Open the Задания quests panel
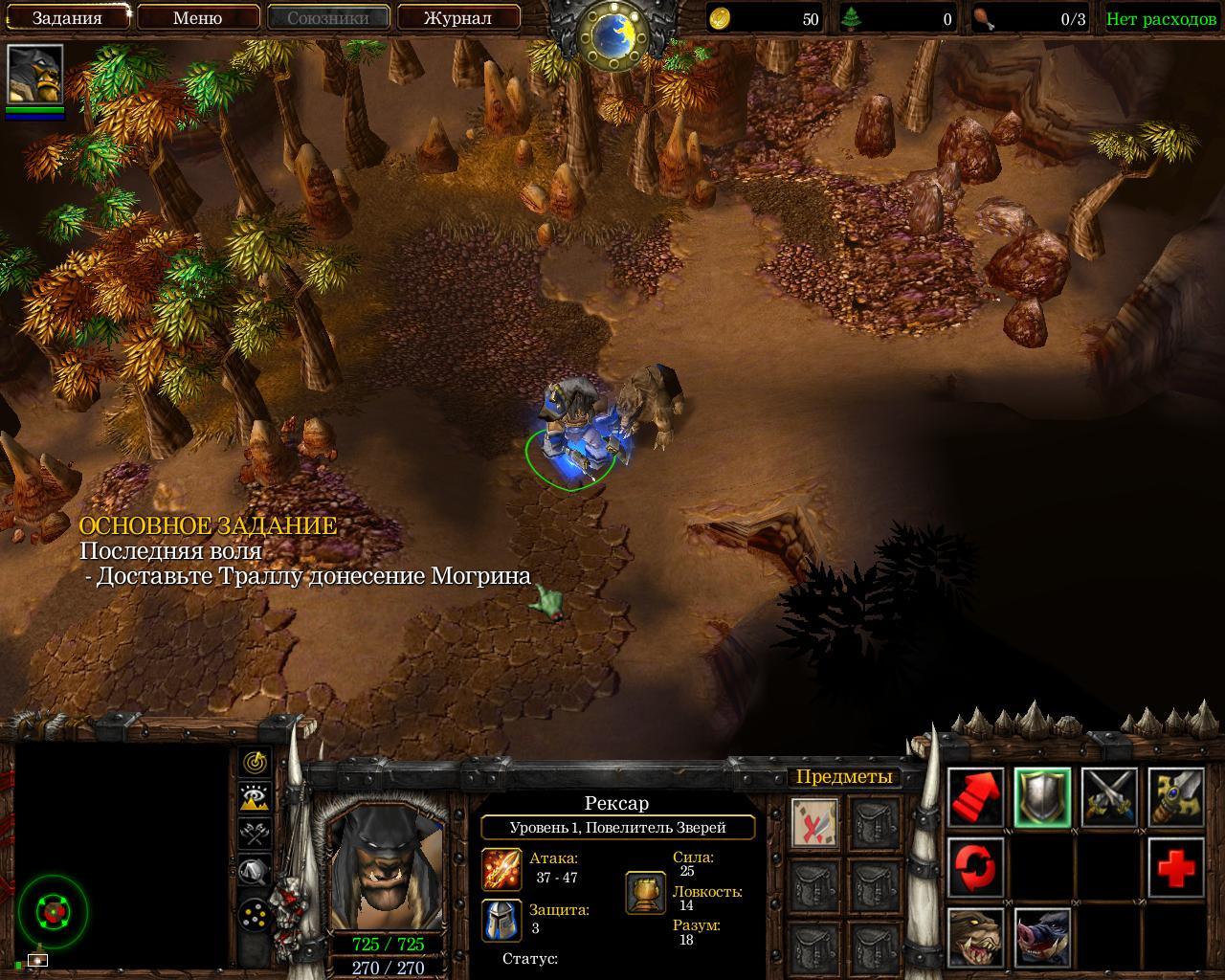This screenshot has width=1225, height=980. point(67,17)
